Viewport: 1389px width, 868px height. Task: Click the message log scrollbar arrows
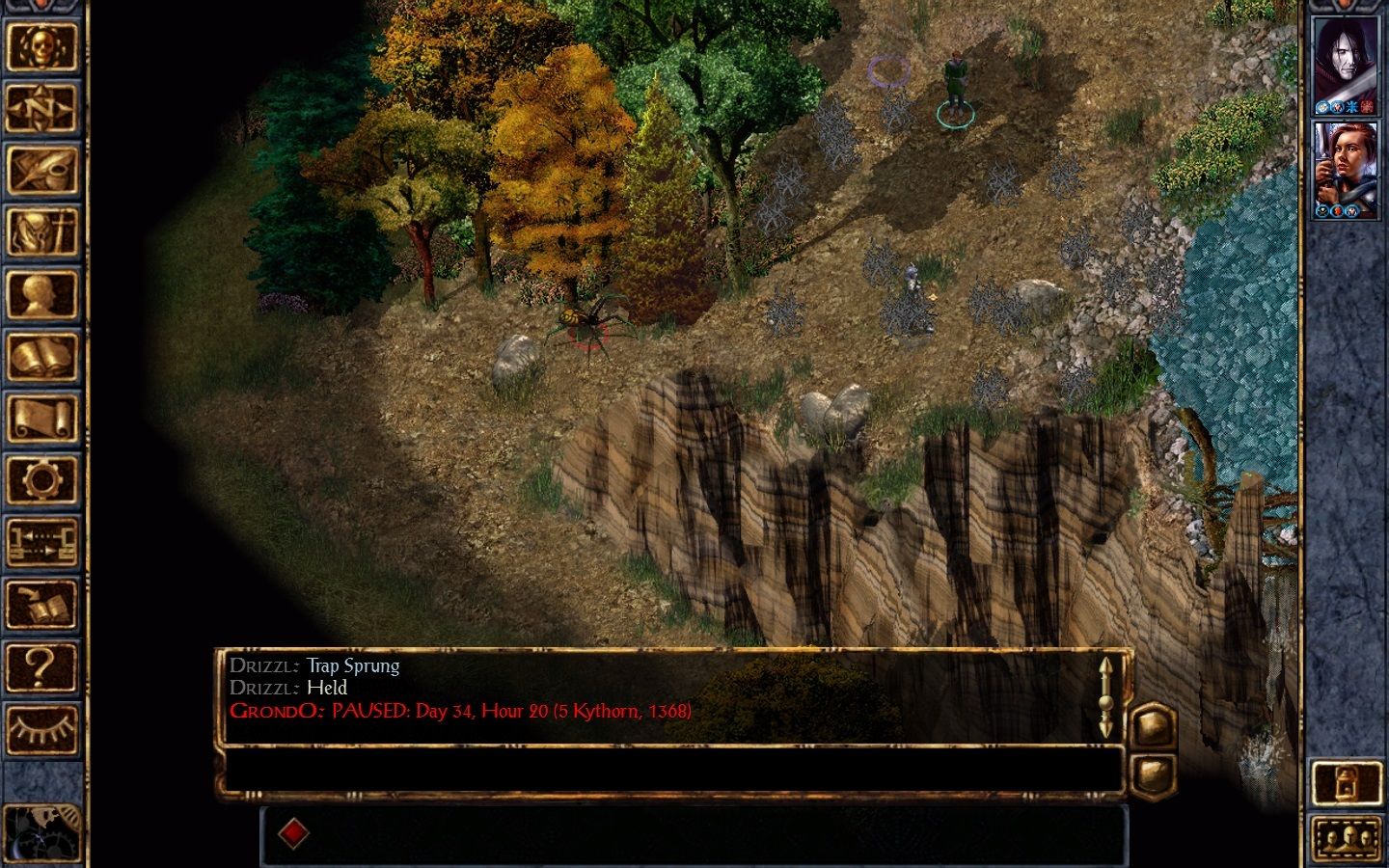[x=1105, y=696]
